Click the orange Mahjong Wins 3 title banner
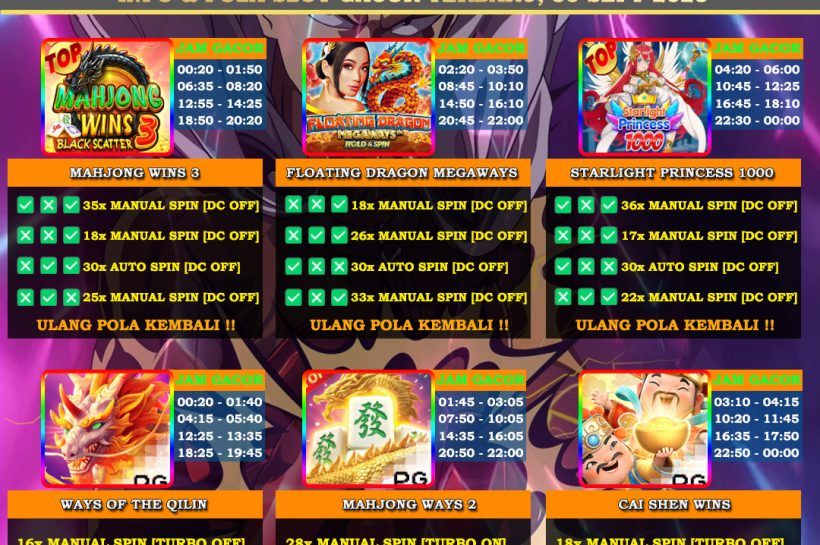Screen dimensions: 820x545 pyautogui.click(x=135, y=173)
